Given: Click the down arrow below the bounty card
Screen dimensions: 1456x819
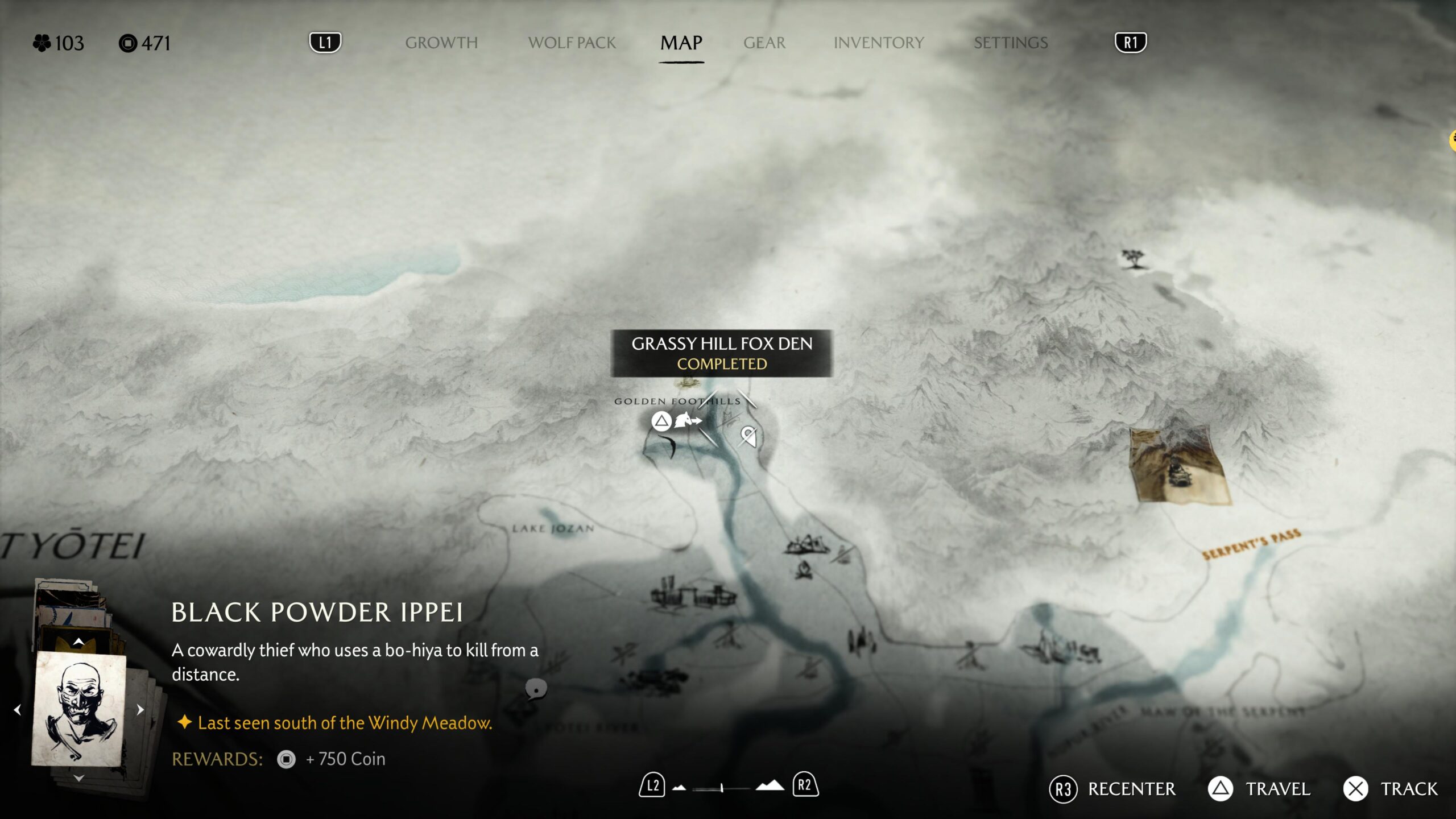Looking at the screenshot, I should 78,778.
